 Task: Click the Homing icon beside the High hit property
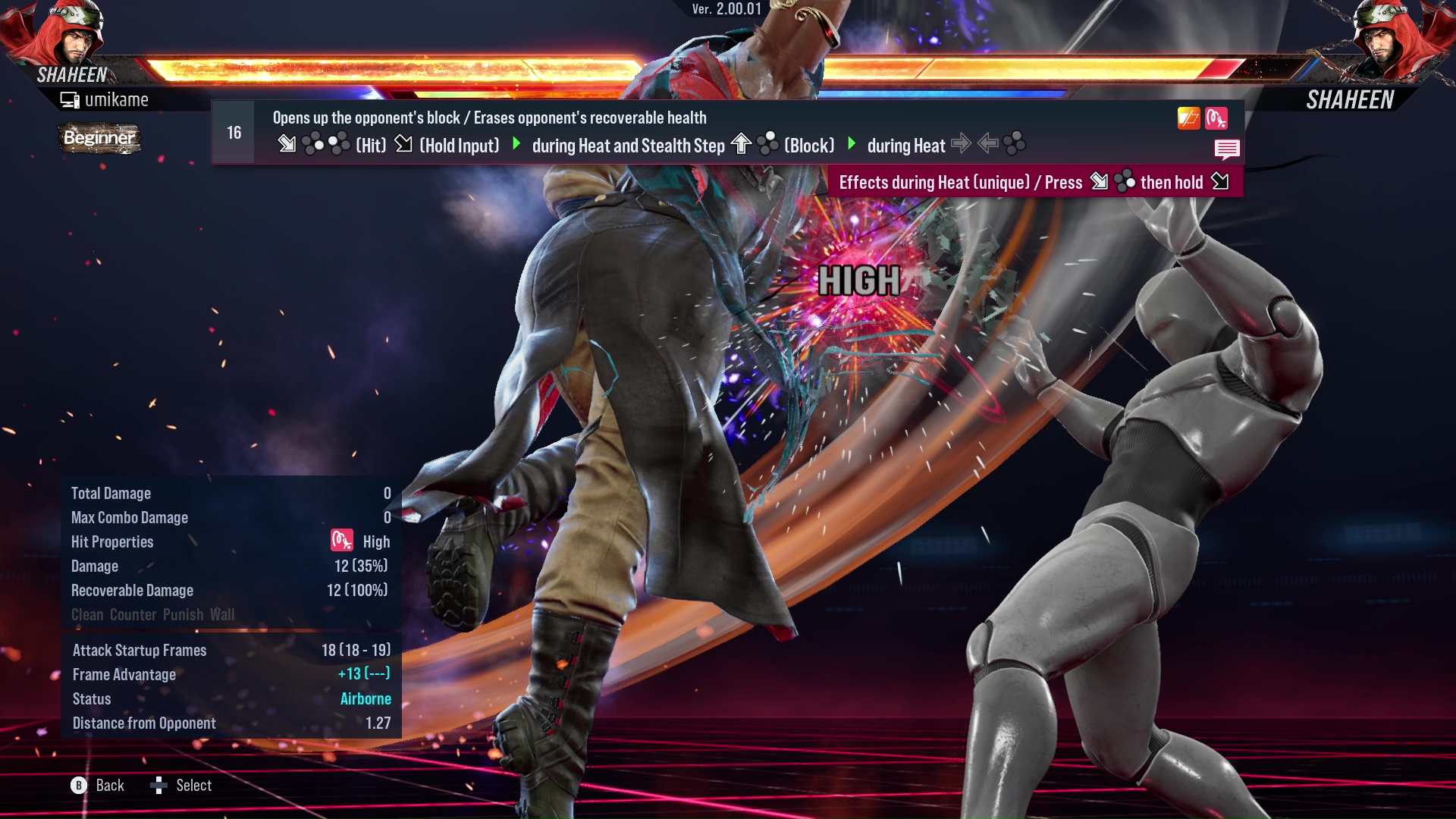(x=341, y=541)
